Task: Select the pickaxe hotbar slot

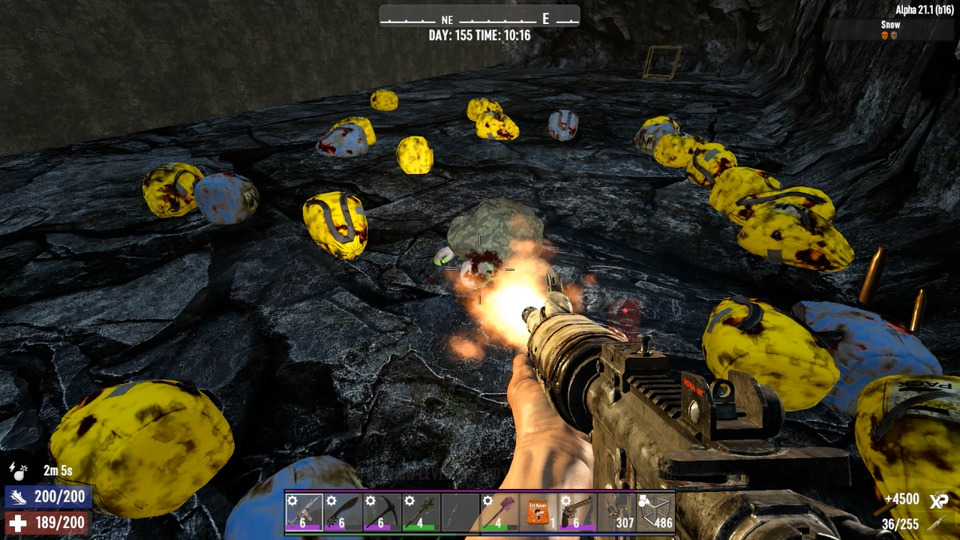Action: coord(382,512)
